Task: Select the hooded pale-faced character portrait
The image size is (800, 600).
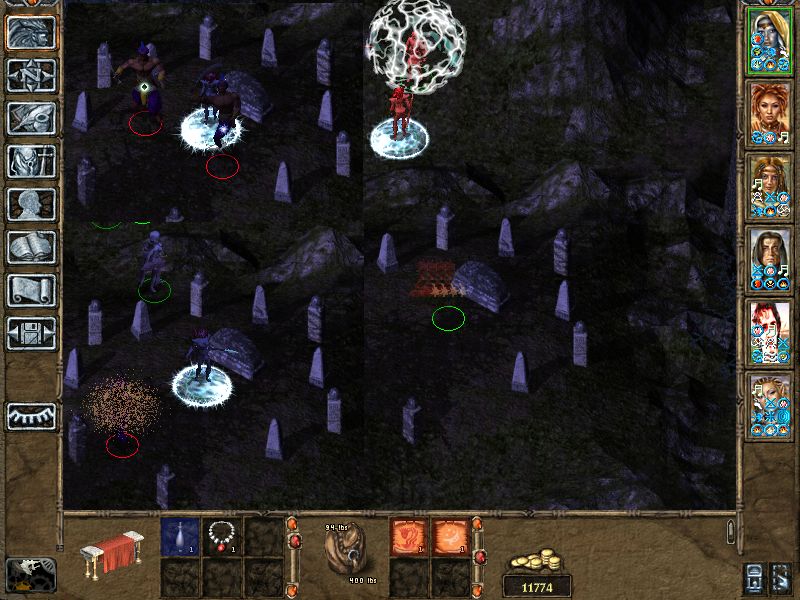Action: (x=770, y=43)
